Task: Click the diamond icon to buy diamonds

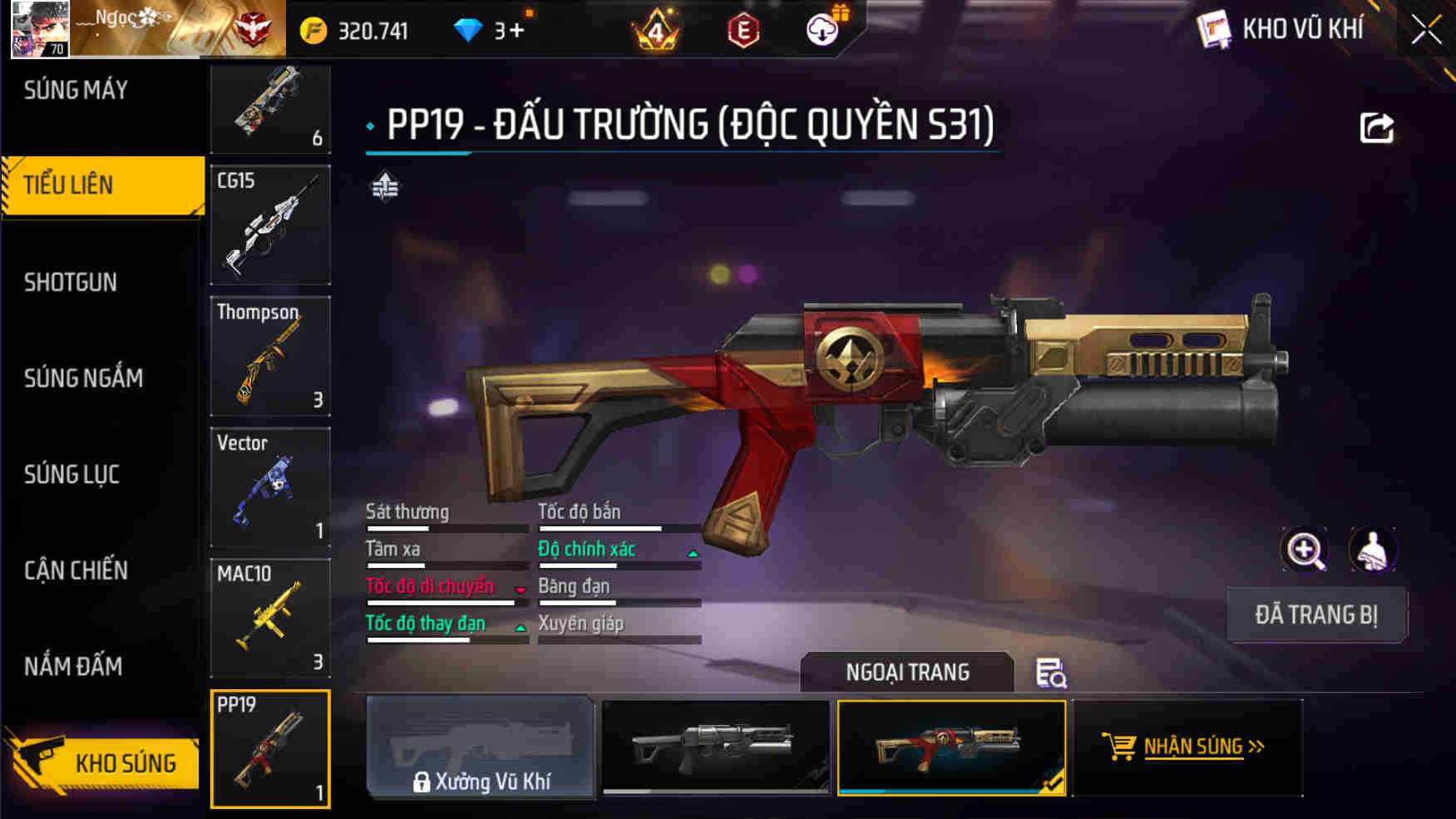Action: point(471,29)
